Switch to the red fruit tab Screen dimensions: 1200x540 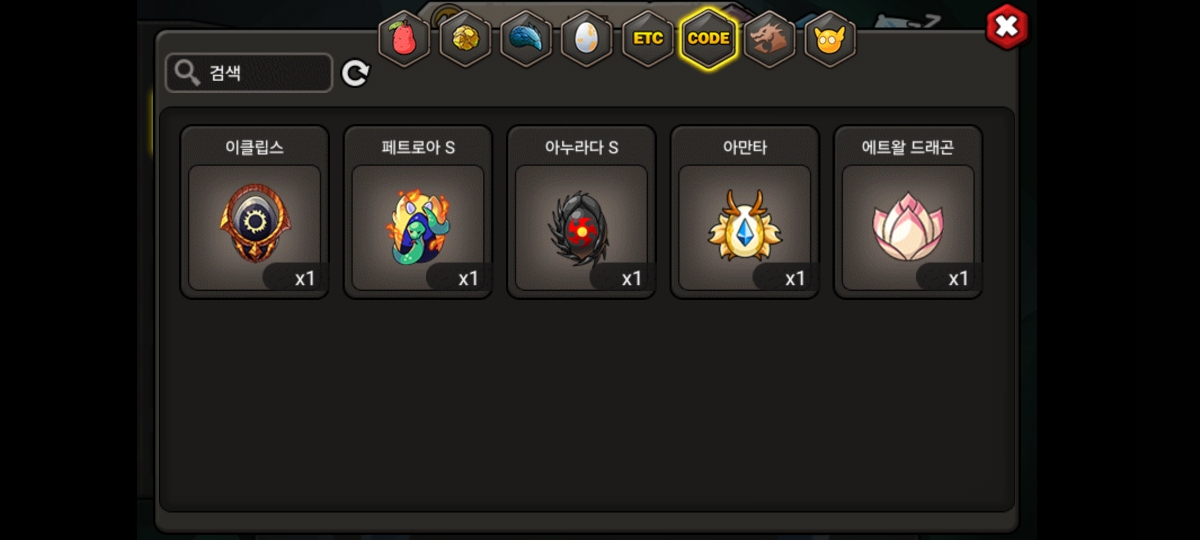404,39
